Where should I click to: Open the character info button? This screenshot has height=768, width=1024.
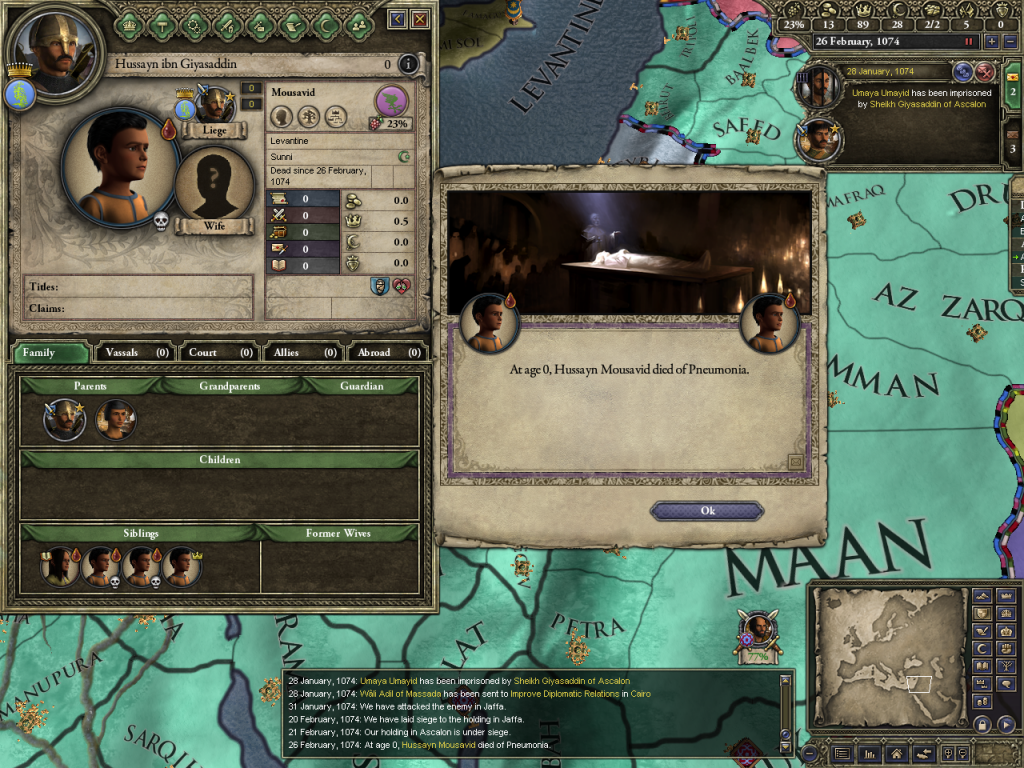tap(408, 65)
